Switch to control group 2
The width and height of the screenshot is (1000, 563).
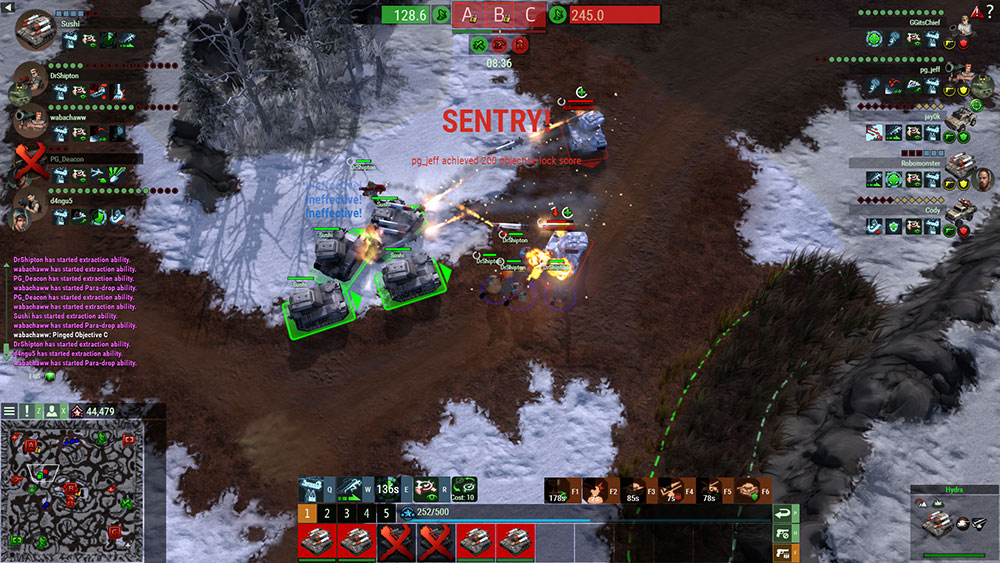(327, 513)
